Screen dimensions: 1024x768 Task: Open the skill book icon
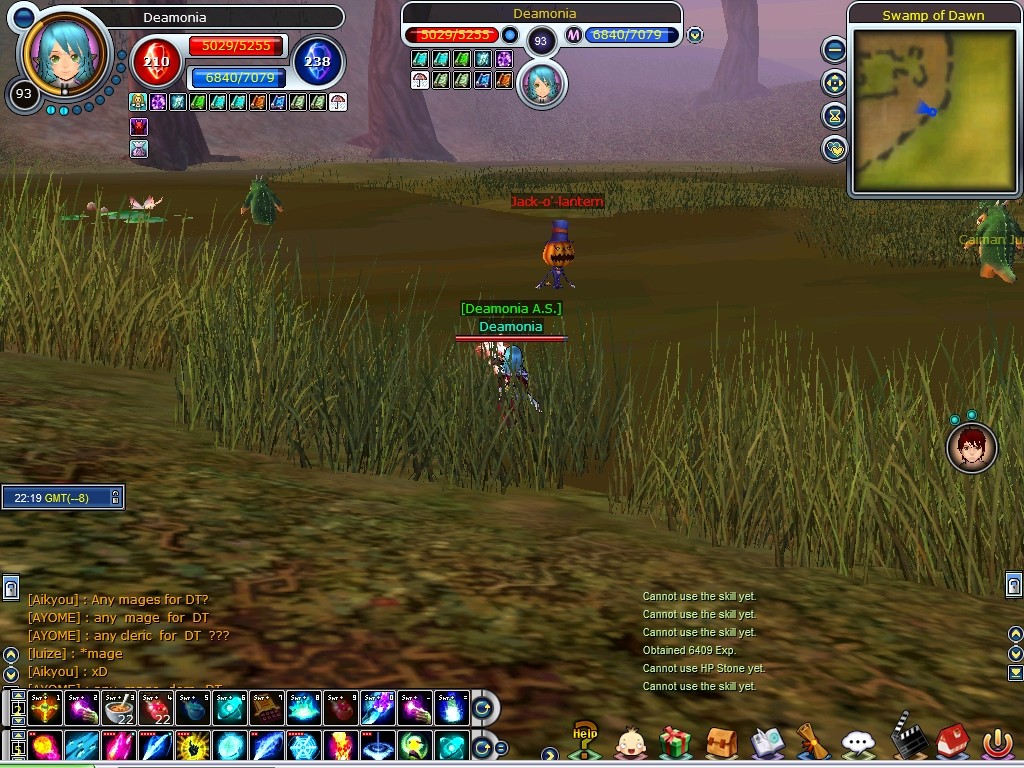point(766,743)
